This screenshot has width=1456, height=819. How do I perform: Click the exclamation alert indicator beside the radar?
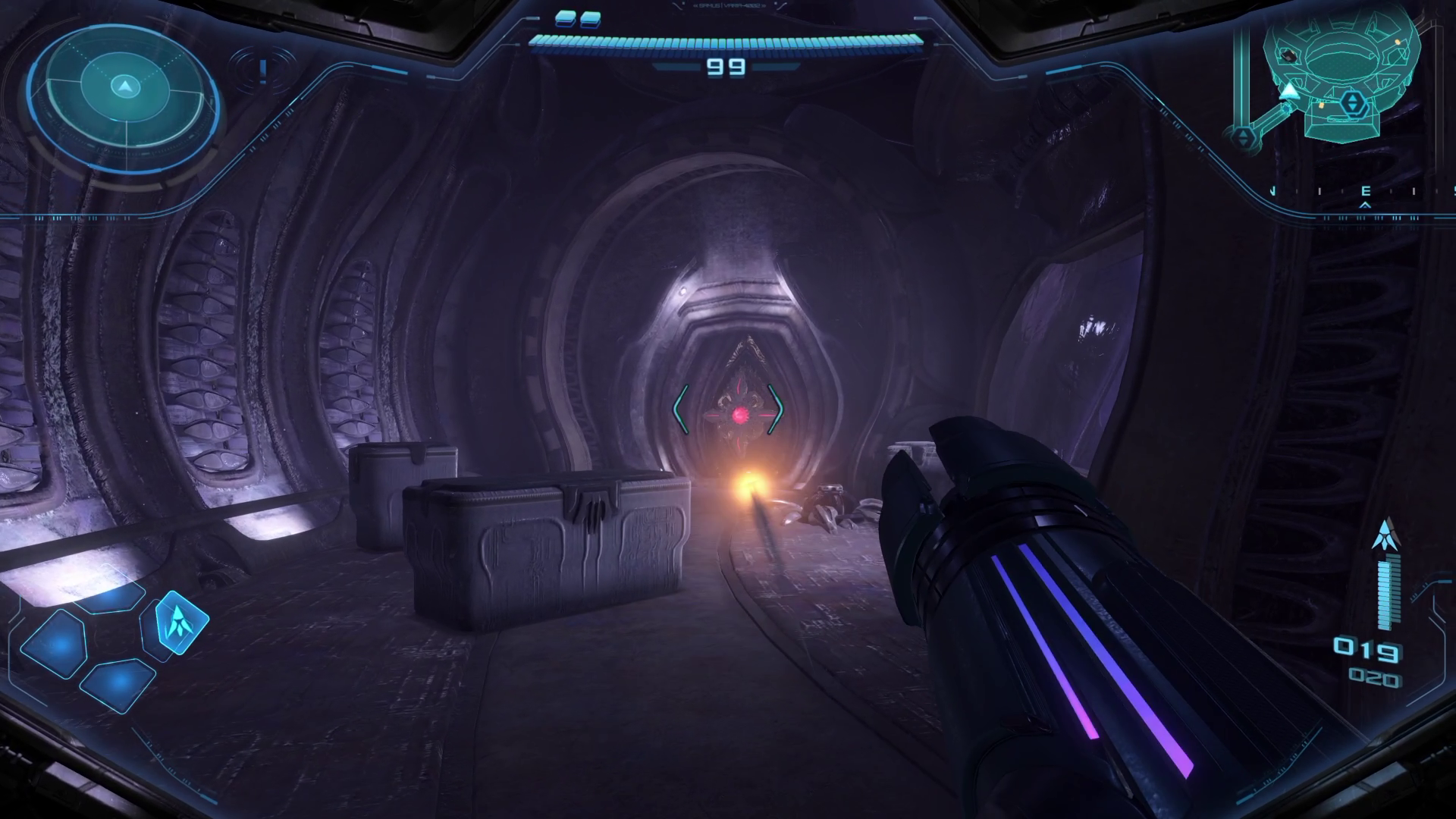click(x=262, y=71)
